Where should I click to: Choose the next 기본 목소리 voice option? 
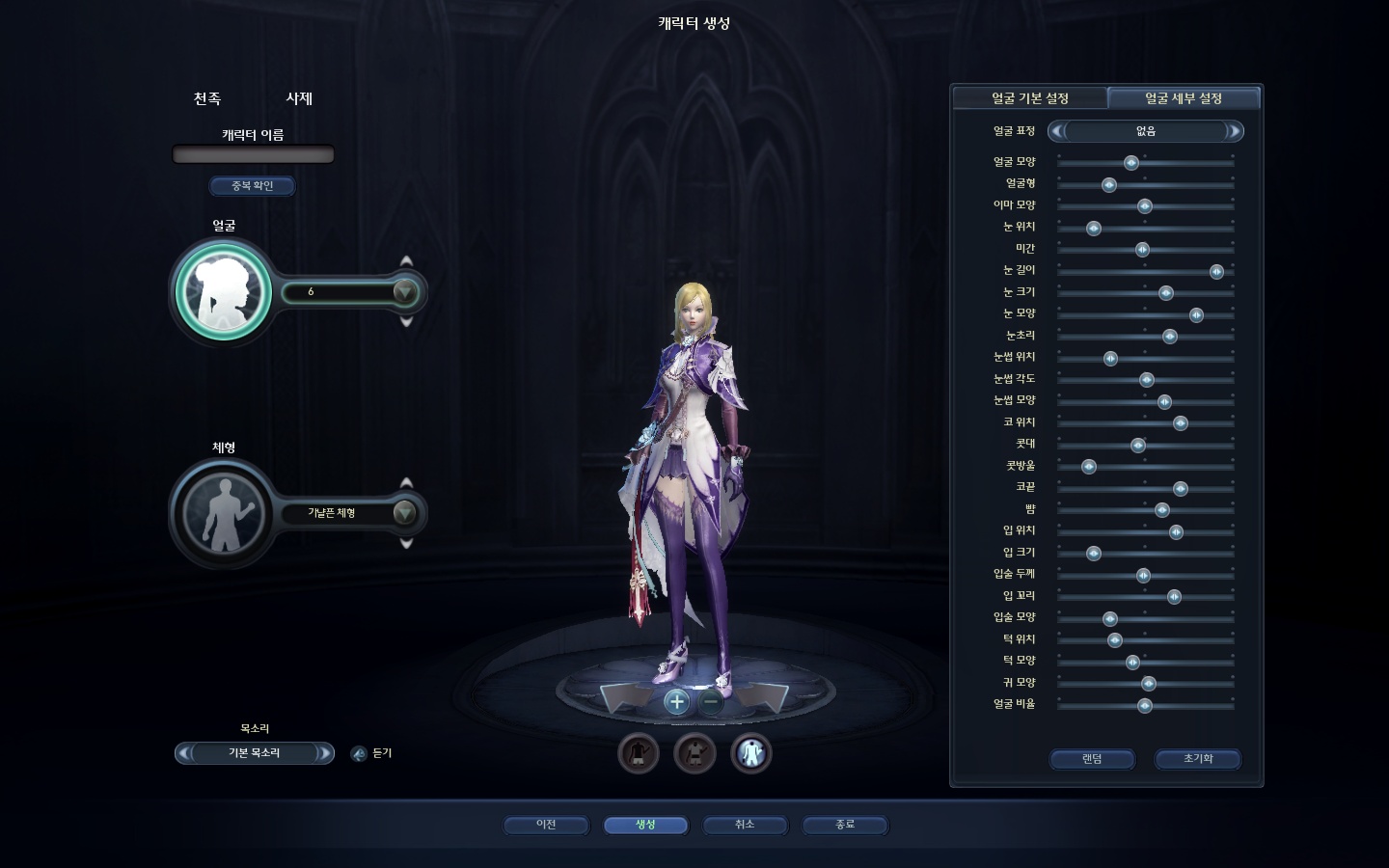tap(324, 753)
